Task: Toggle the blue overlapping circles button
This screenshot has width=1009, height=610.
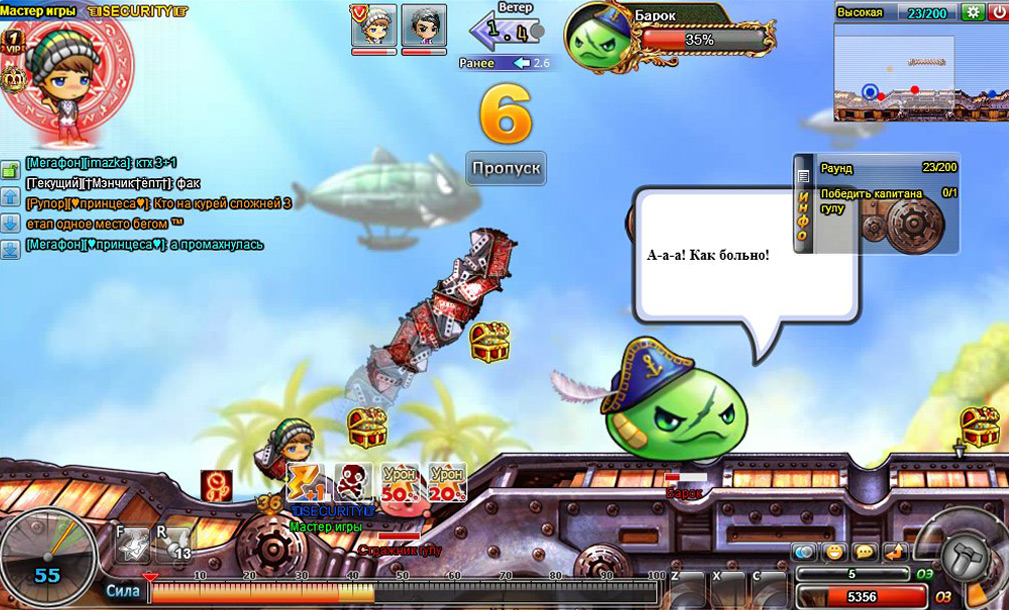Action: 805,552
